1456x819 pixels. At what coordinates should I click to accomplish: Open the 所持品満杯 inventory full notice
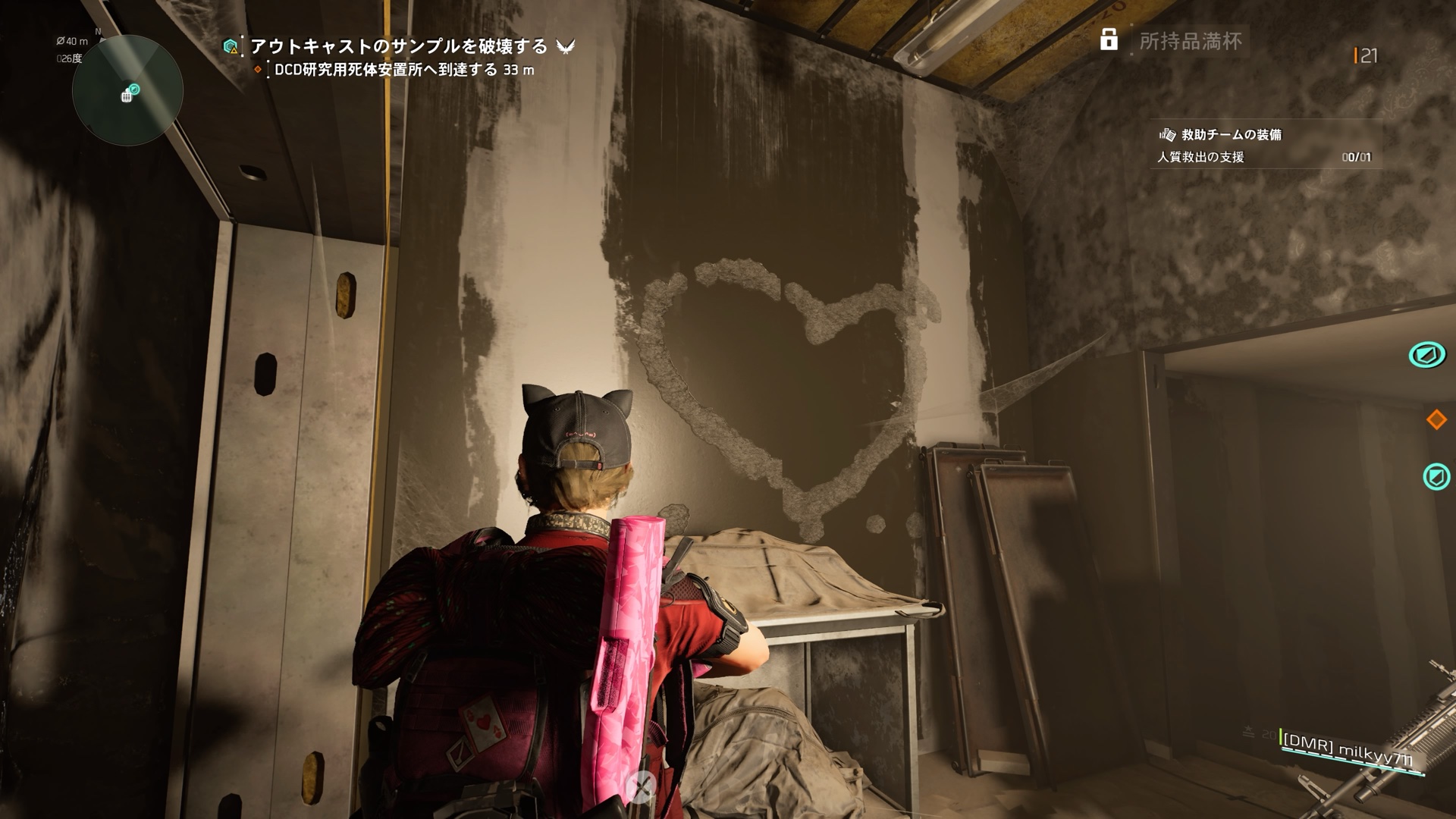[x=1190, y=41]
